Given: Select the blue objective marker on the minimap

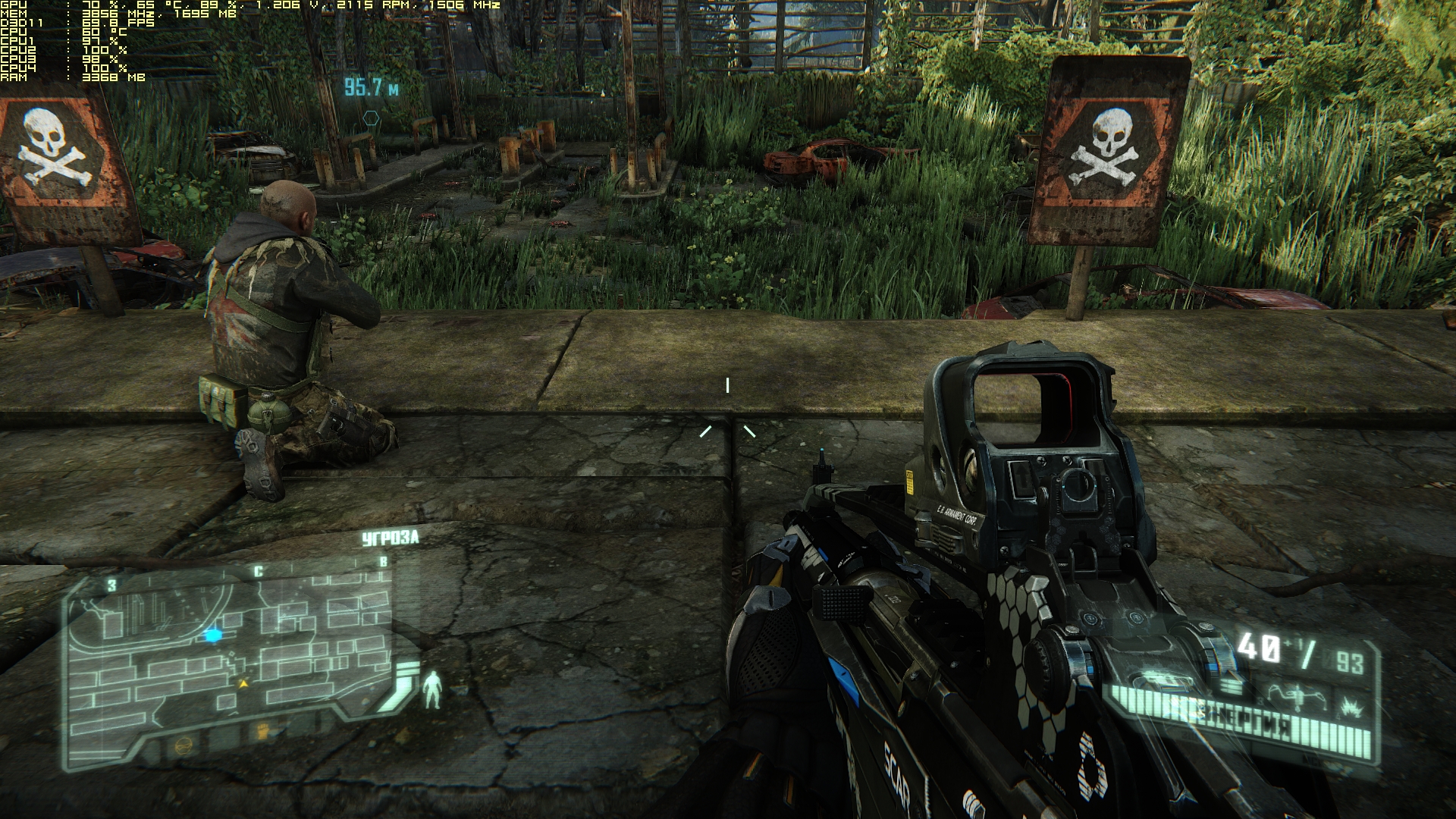Looking at the screenshot, I should (214, 635).
